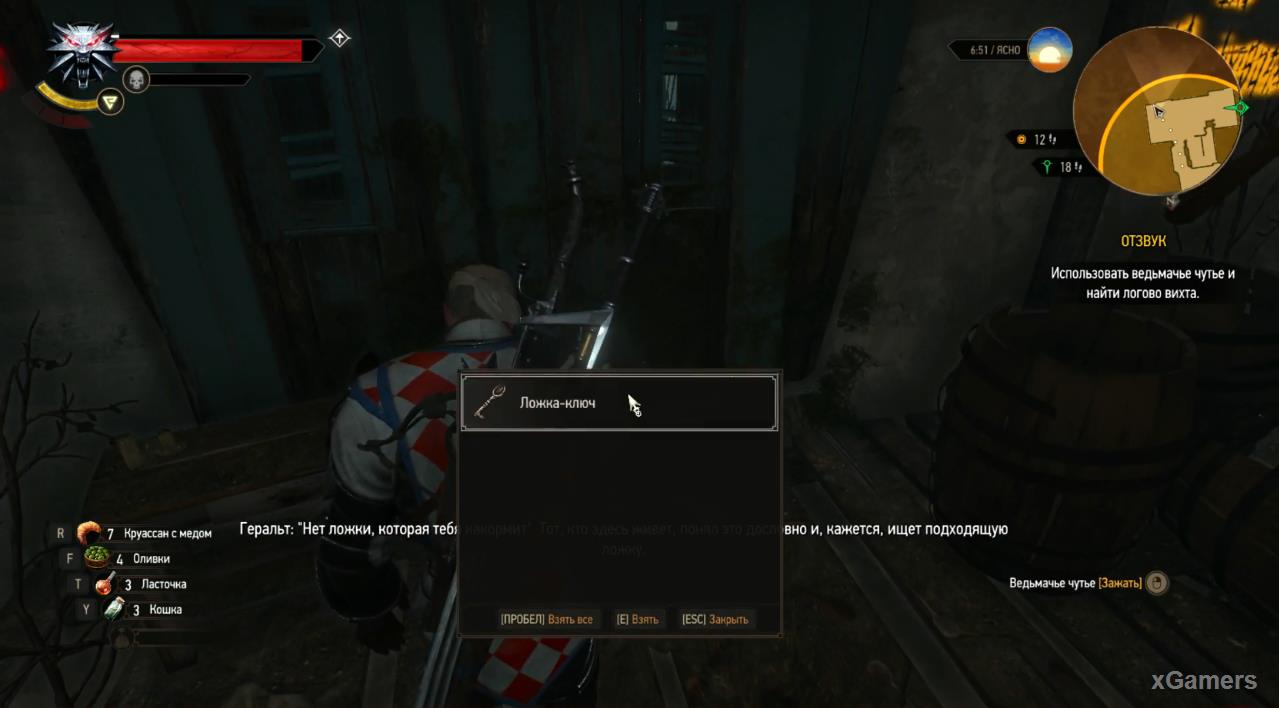
Task: Close the loot window via Закрыть
Action: [x=715, y=620]
